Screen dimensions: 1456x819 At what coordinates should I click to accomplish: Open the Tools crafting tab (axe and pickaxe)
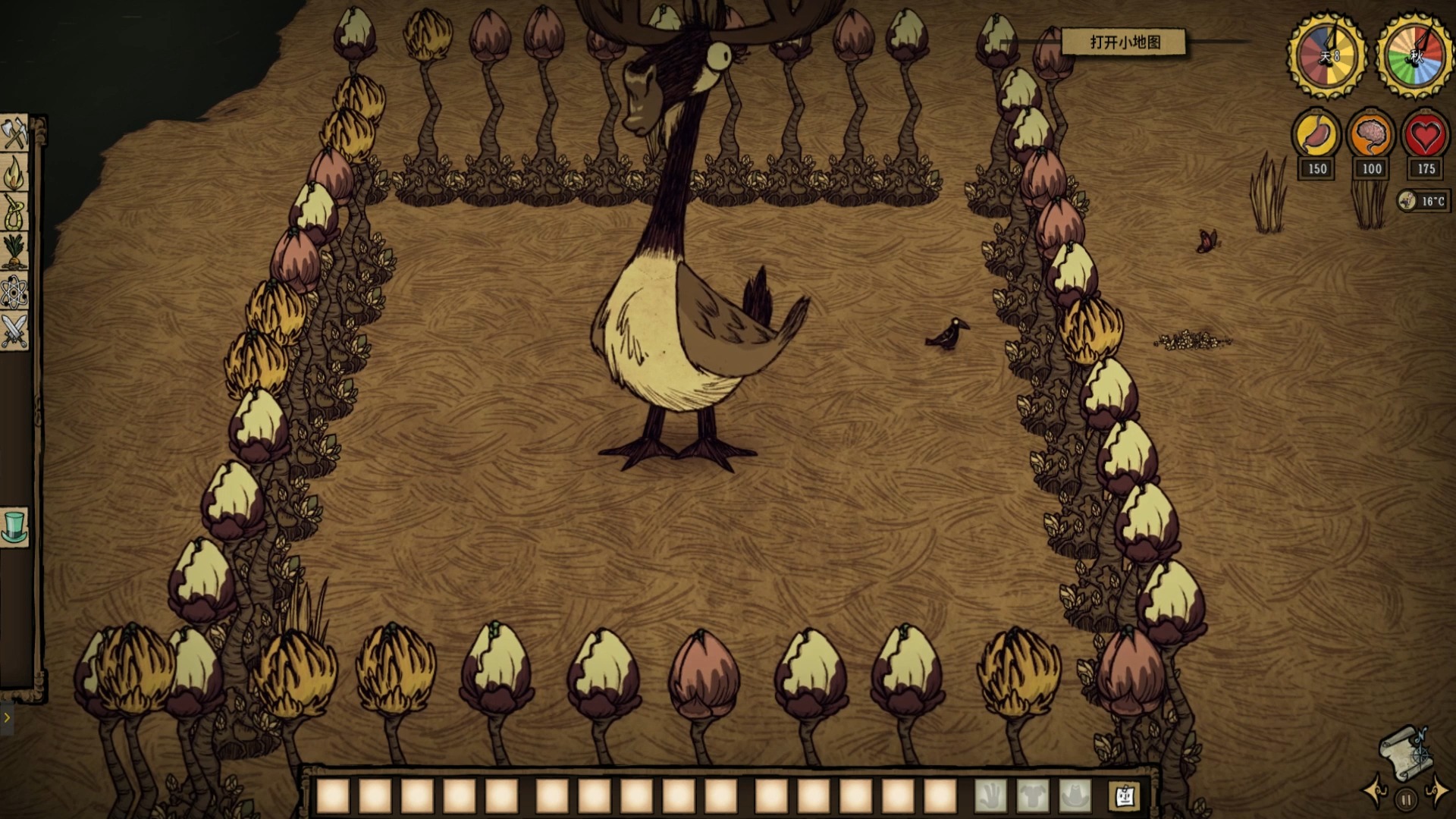pyautogui.click(x=14, y=135)
